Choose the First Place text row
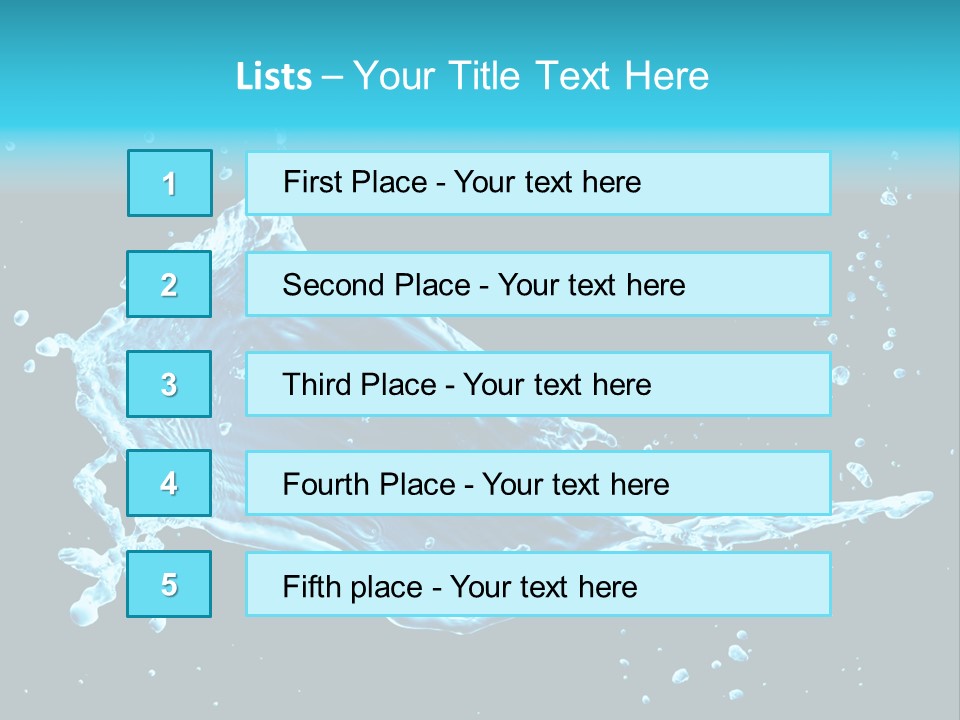 coord(538,183)
